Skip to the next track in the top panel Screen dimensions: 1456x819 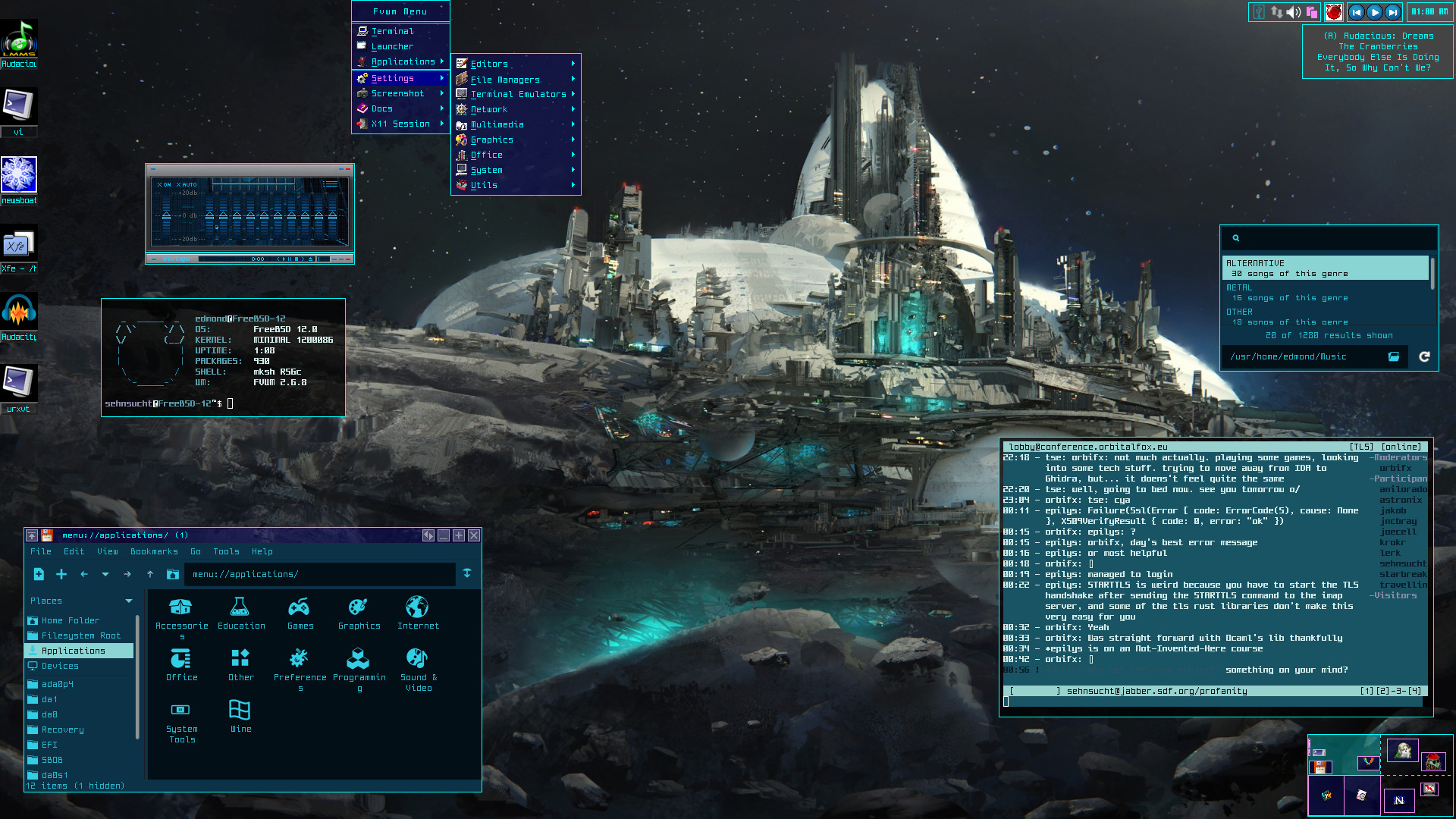pyautogui.click(x=1392, y=12)
